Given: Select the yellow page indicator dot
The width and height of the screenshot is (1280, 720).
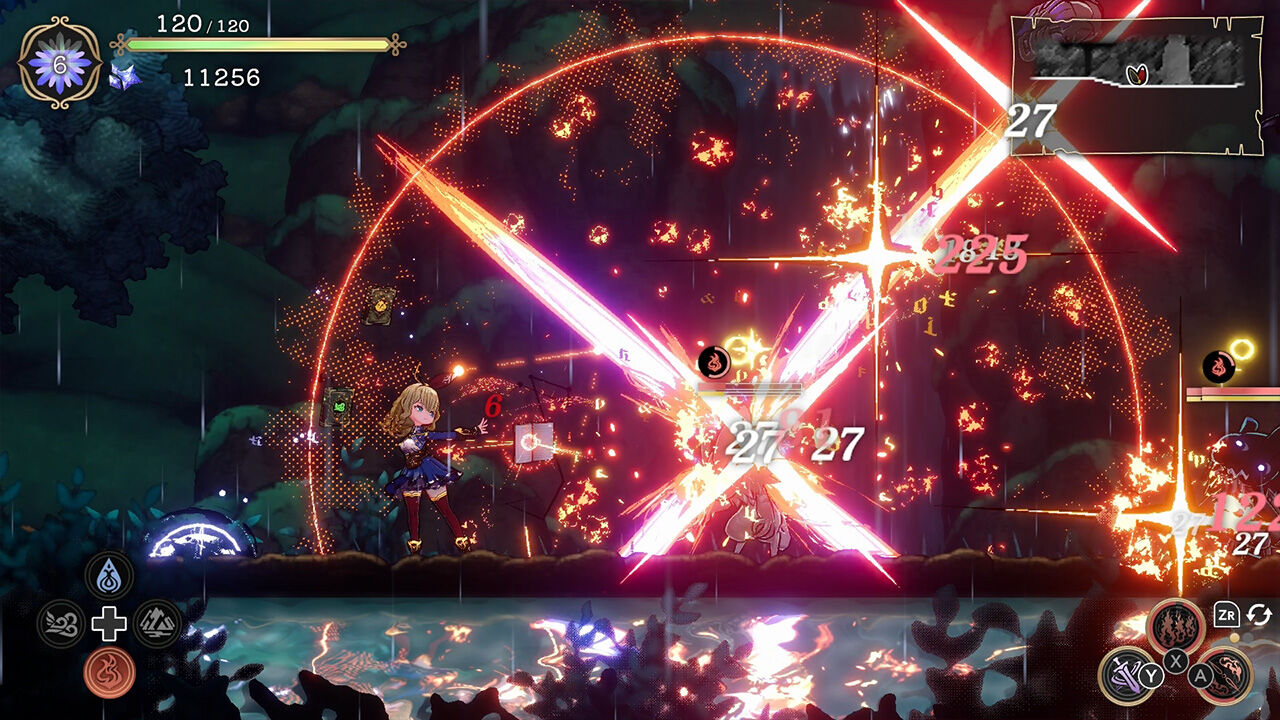Looking at the screenshot, I should [x=1234, y=637].
